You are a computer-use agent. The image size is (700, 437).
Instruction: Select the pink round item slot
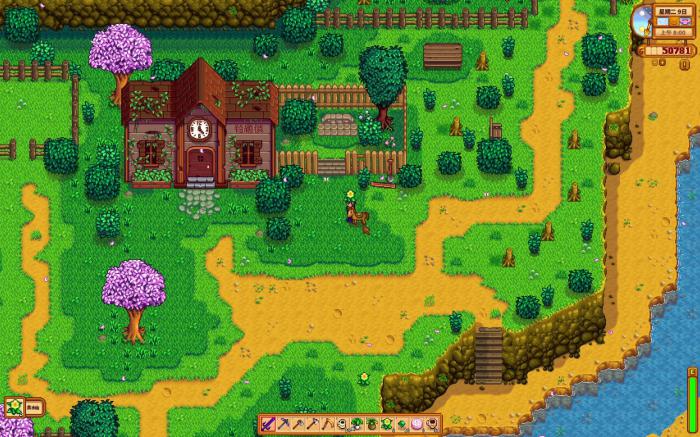click(x=416, y=424)
